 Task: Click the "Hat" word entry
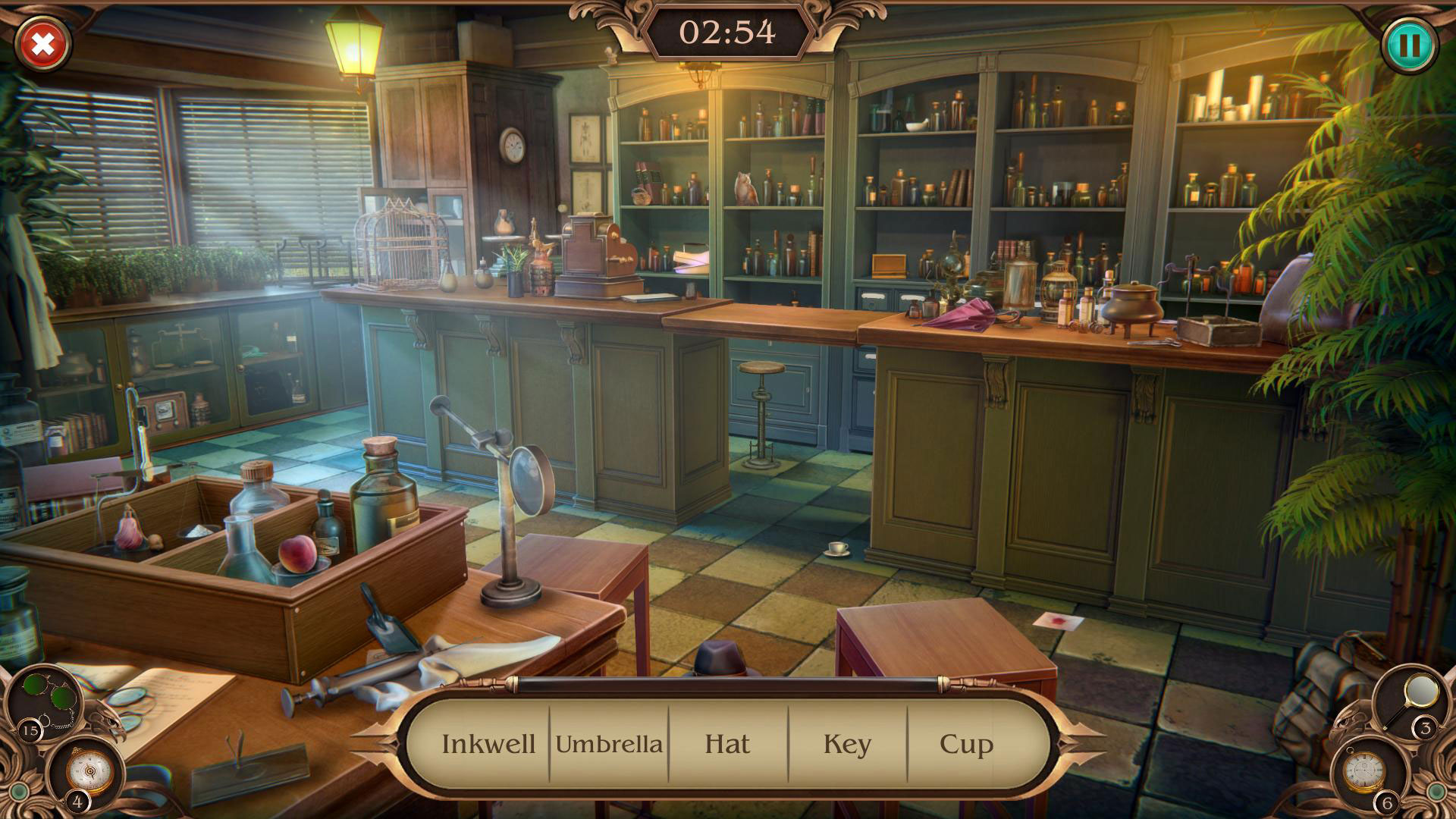[x=726, y=744]
